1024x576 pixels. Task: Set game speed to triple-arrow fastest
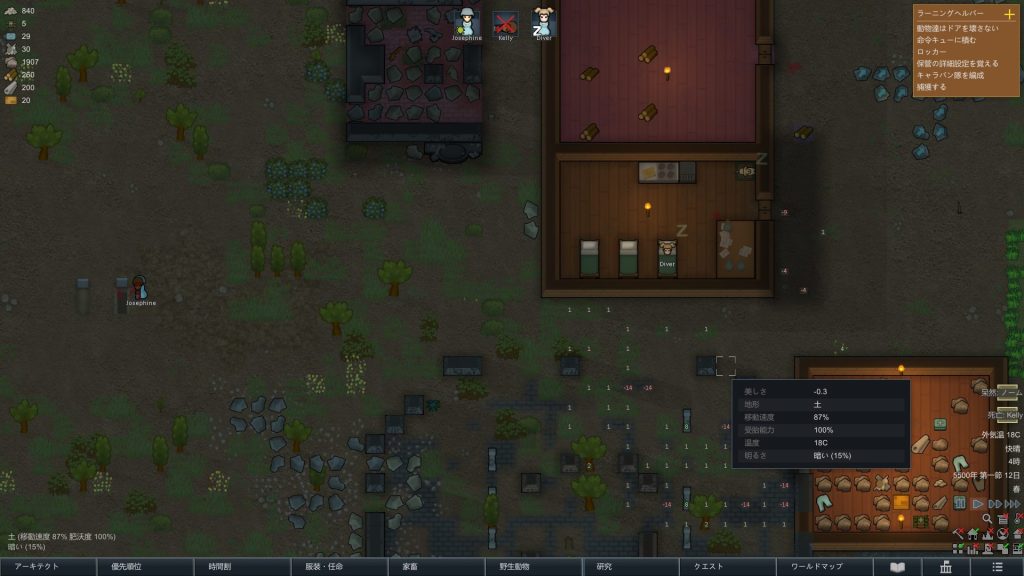pos(1012,503)
